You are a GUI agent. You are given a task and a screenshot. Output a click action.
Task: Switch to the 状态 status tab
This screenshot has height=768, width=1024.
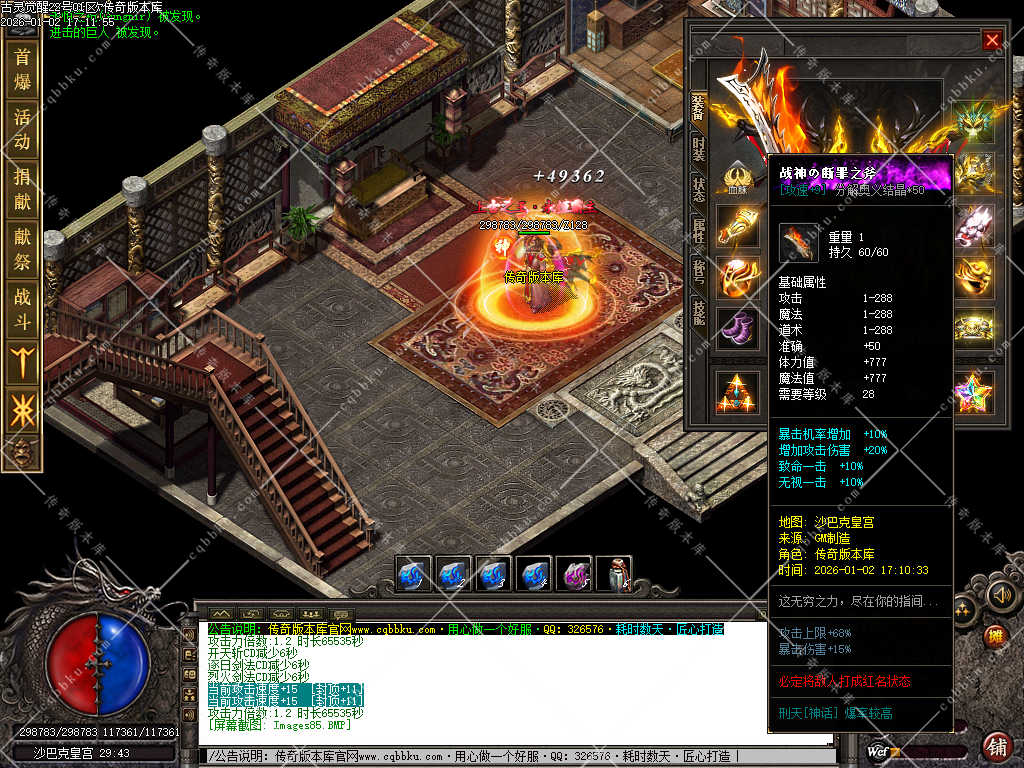[x=698, y=190]
